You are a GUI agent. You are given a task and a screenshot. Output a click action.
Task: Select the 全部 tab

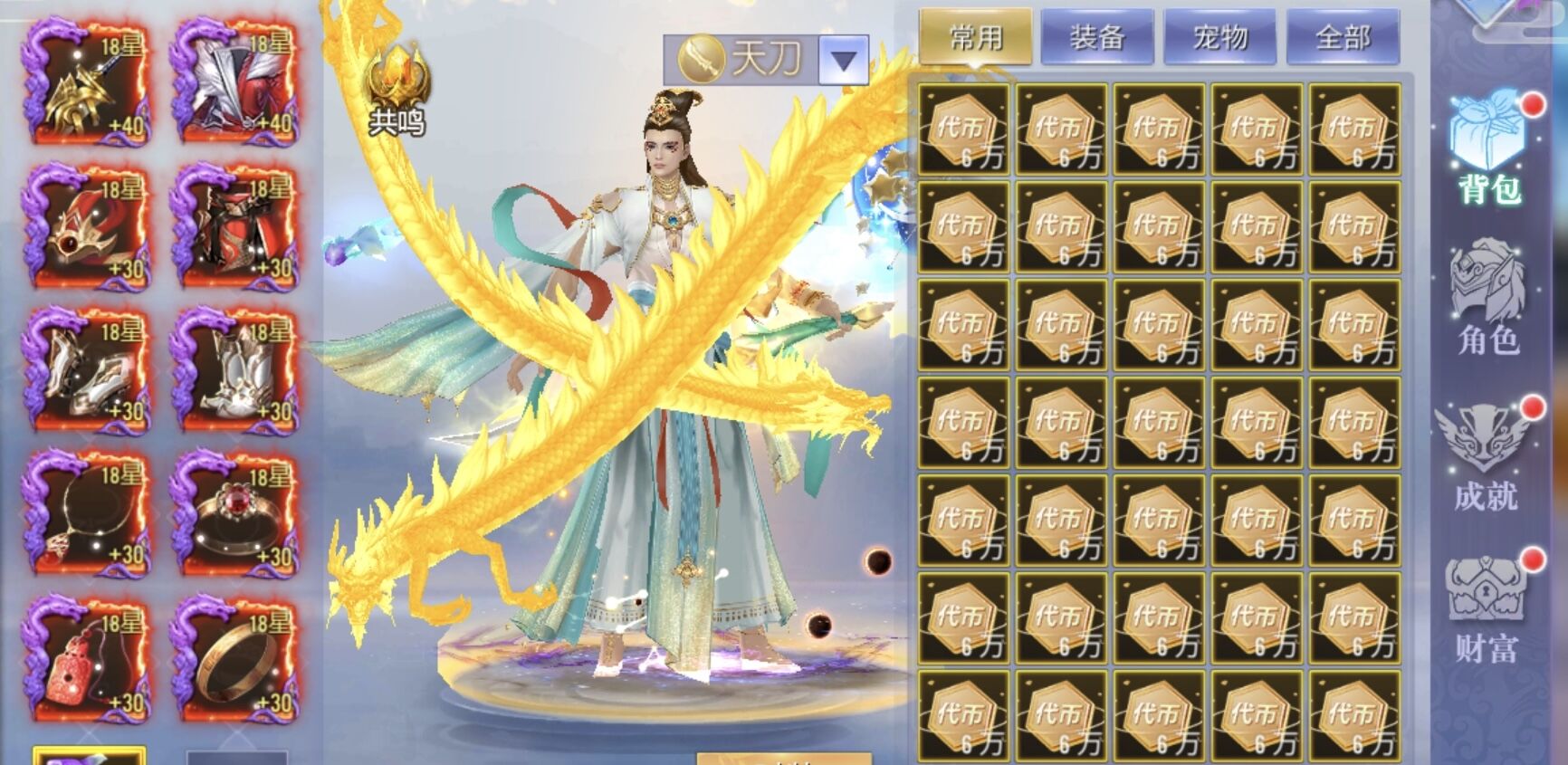pos(1343,37)
